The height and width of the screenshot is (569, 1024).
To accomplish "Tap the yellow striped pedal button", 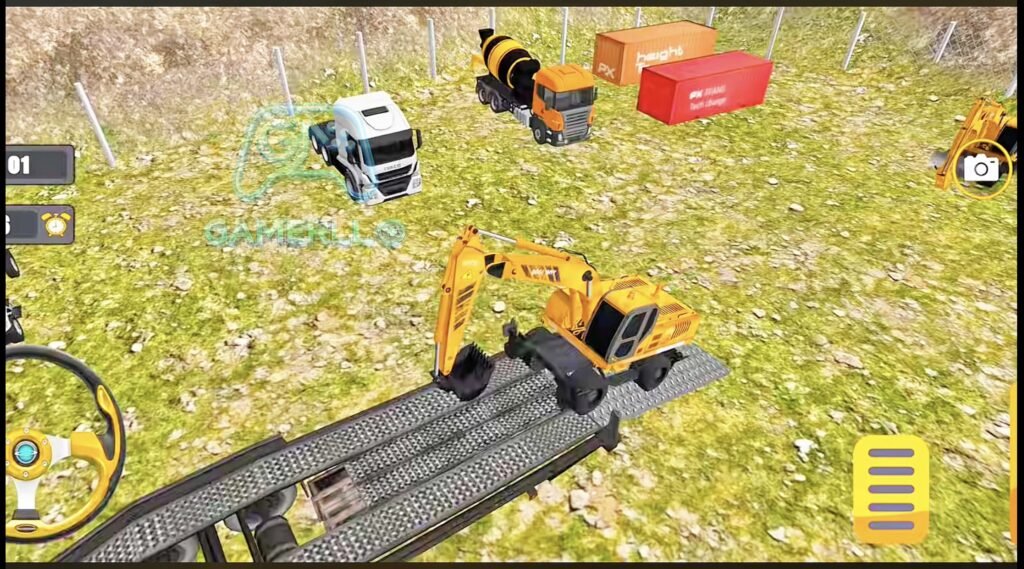I will (x=890, y=489).
